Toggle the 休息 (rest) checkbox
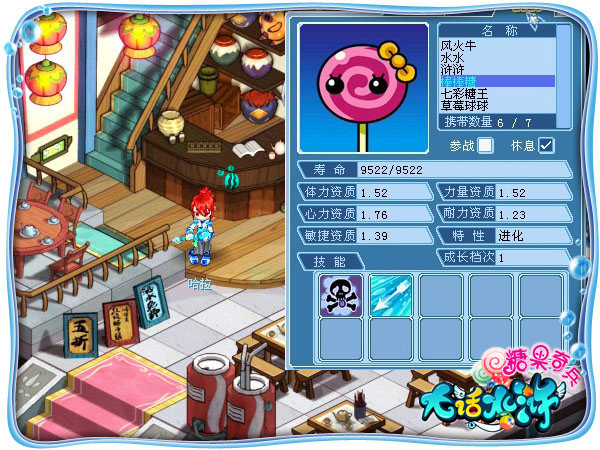Viewport: 600px width, 450px height. [546, 145]
